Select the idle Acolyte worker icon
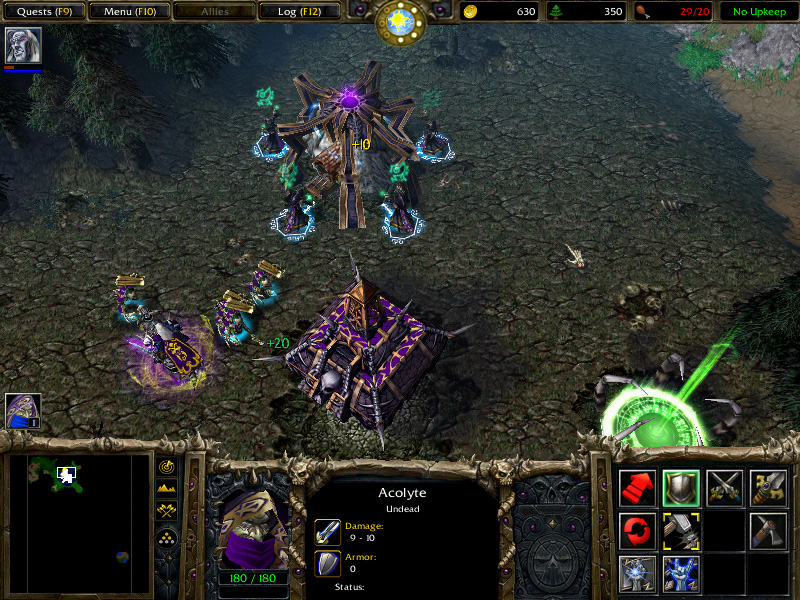This screenshot has height=600, width=800. [22, 411]
